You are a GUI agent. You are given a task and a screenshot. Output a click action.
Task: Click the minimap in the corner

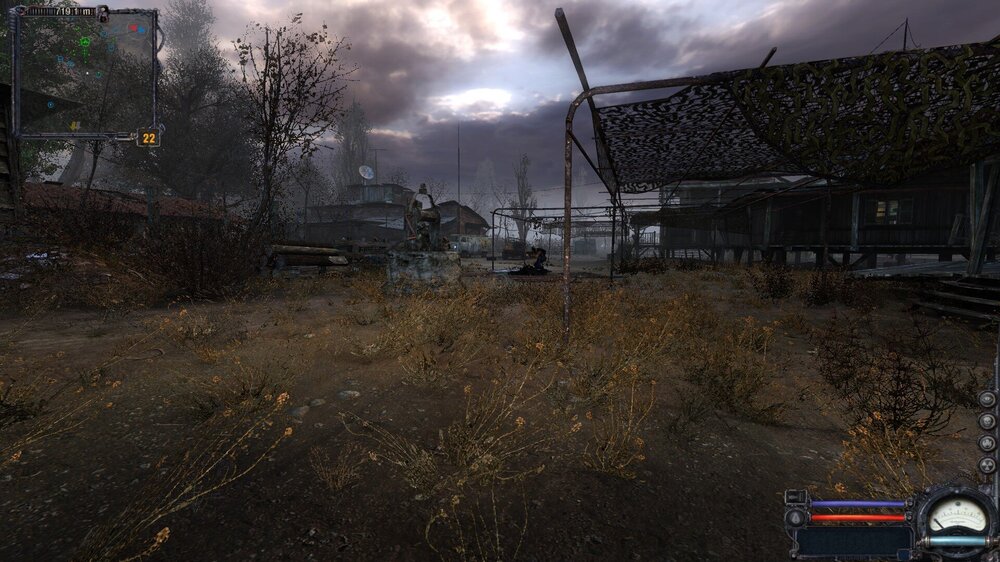click(85, 74)
